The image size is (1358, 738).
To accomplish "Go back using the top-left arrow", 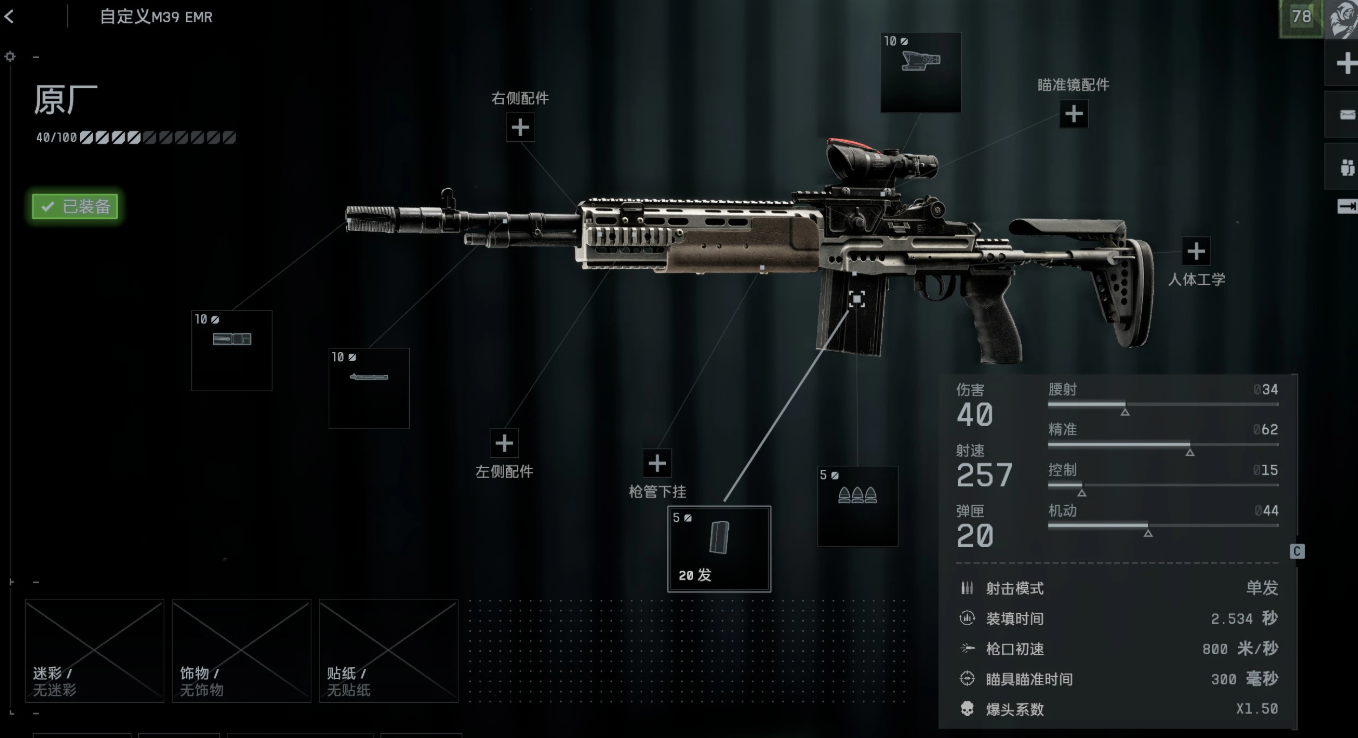I will click(10, 16).
